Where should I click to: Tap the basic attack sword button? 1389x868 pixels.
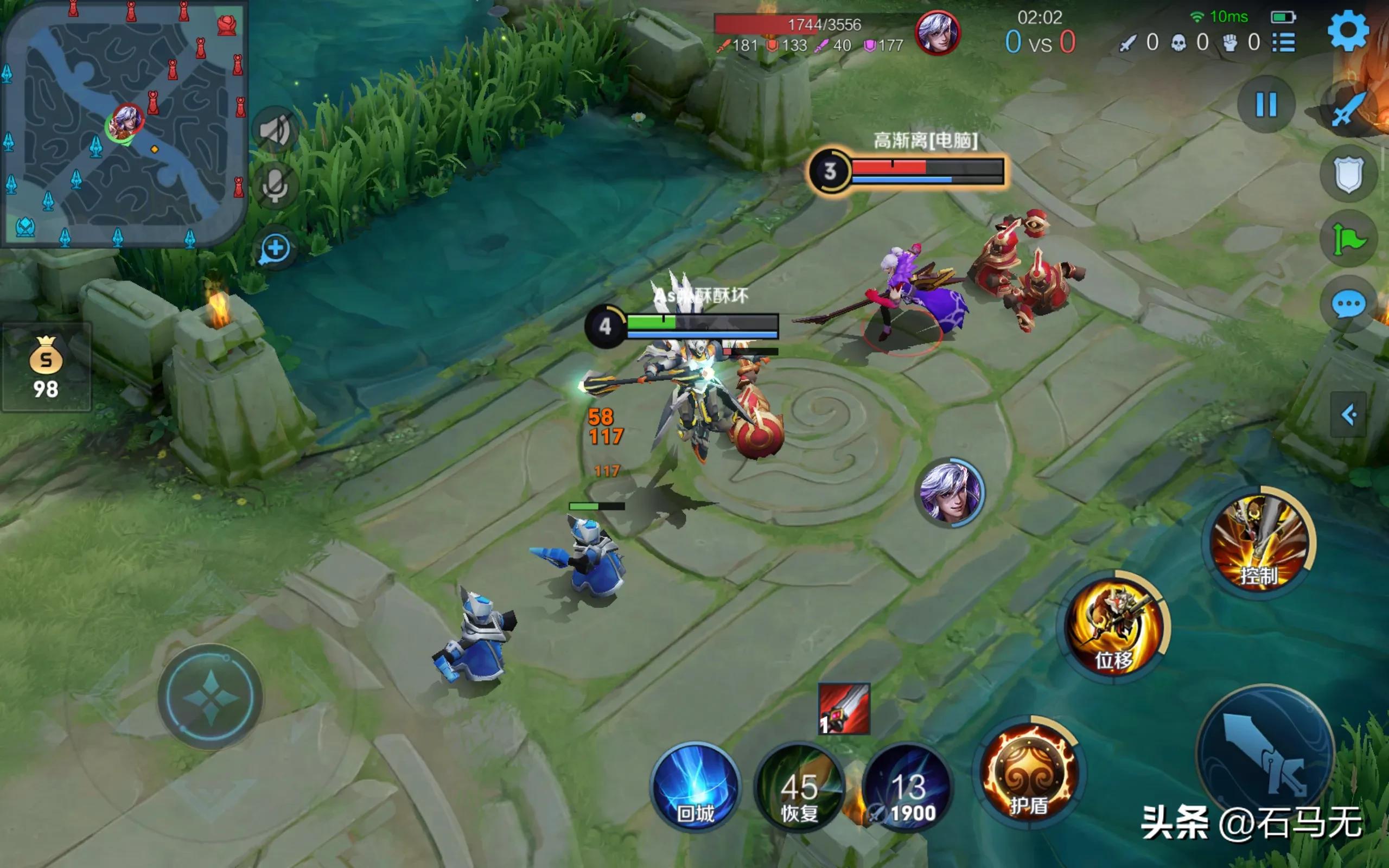pos(1266,752)
